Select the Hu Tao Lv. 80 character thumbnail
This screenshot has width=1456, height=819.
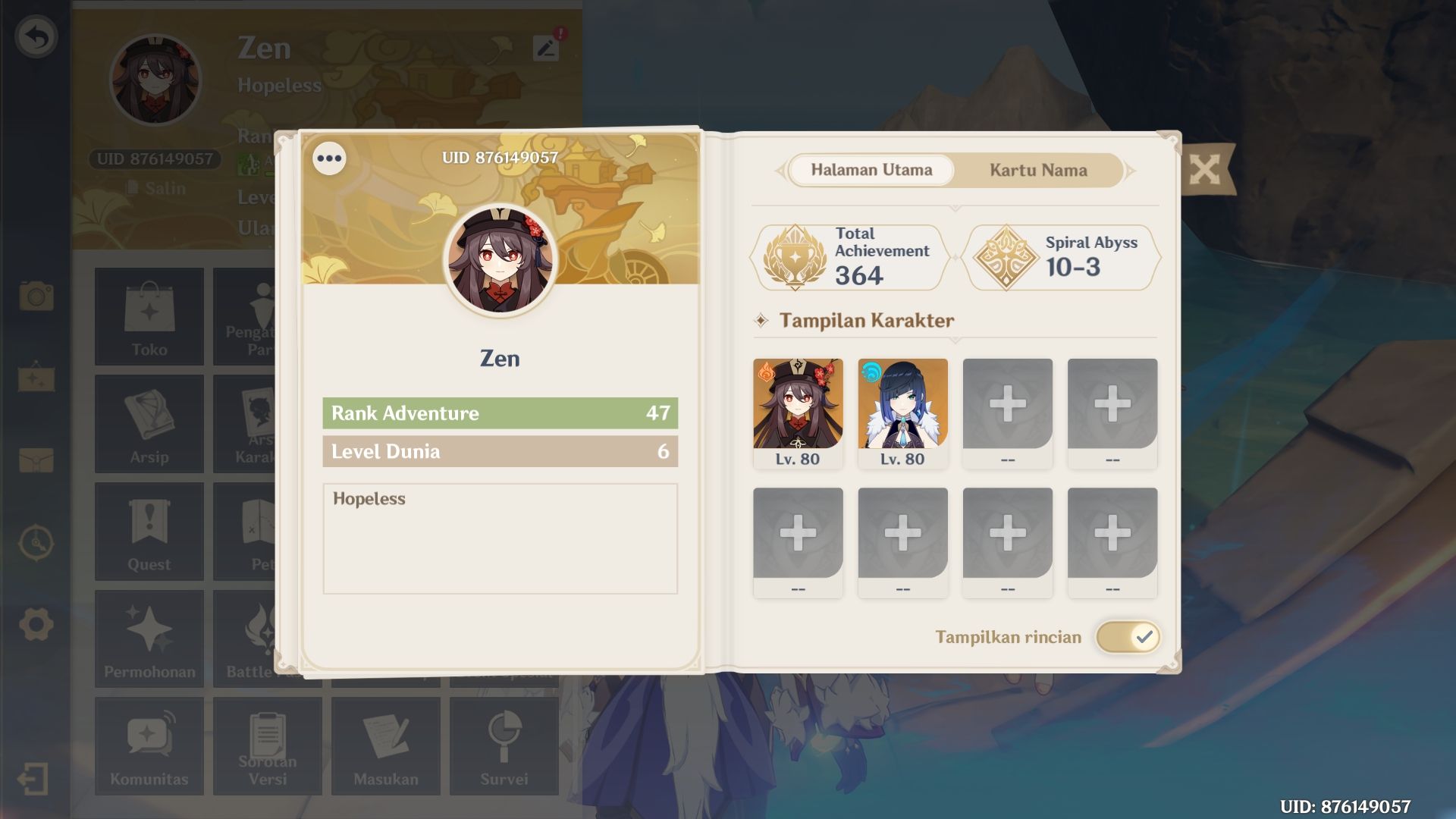click(798, 406)
